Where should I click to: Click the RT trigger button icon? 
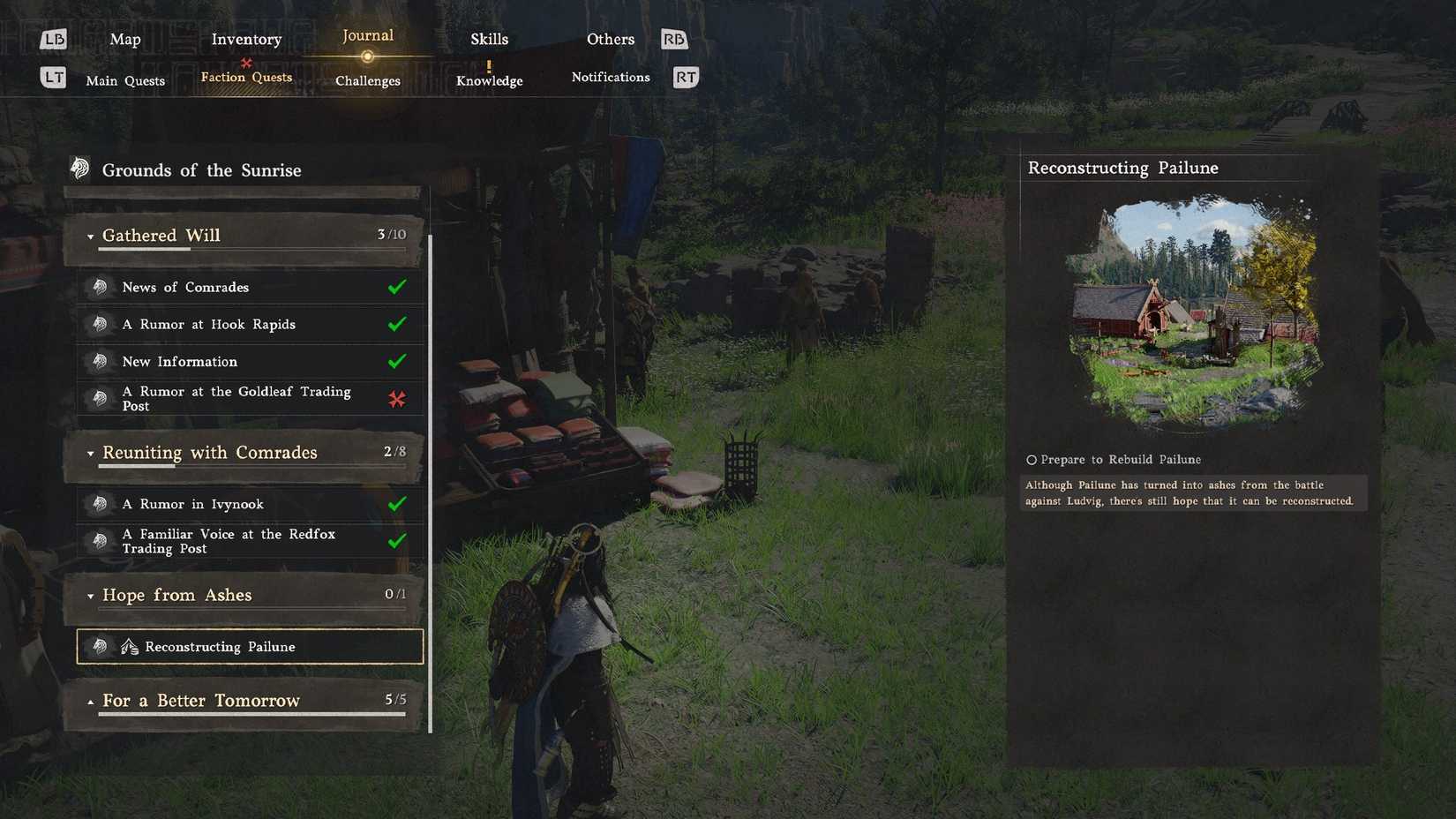(685, 77)
